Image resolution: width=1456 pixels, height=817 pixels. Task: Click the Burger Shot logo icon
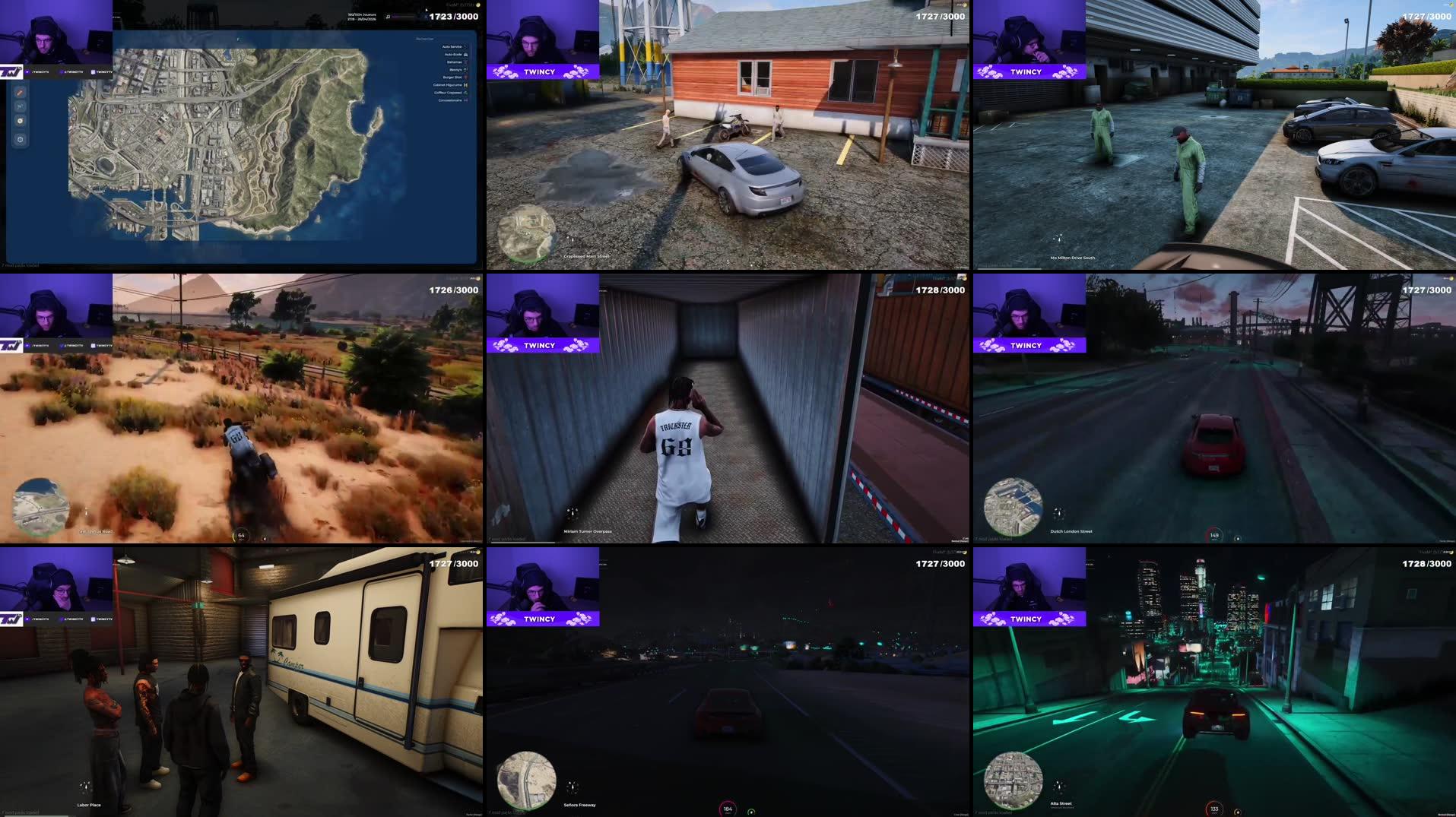pos(466,78)
